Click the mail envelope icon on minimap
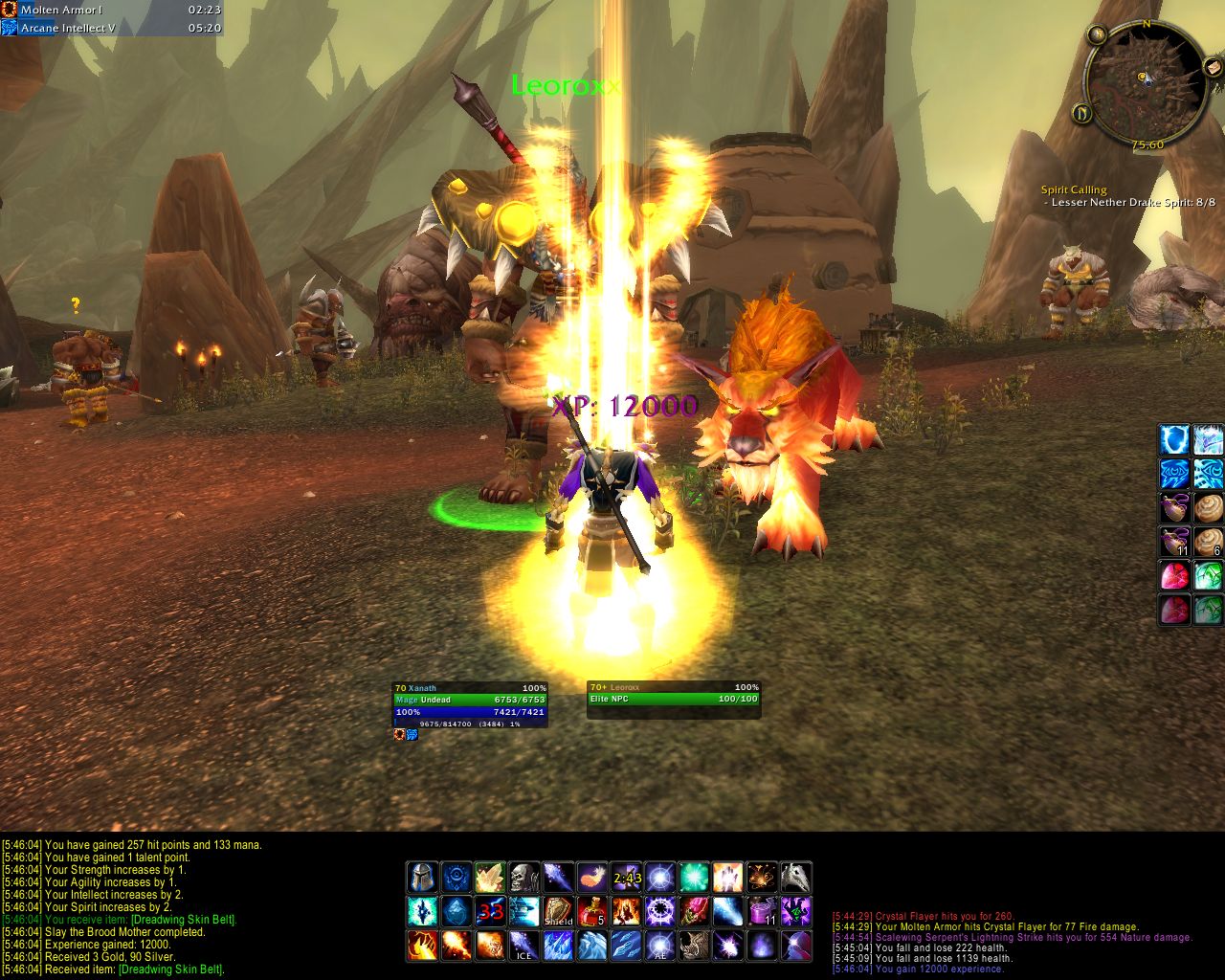Image resolution: width=1225 pixels, height=980 pixels. pyautogui.click(x=1213, y=65)
